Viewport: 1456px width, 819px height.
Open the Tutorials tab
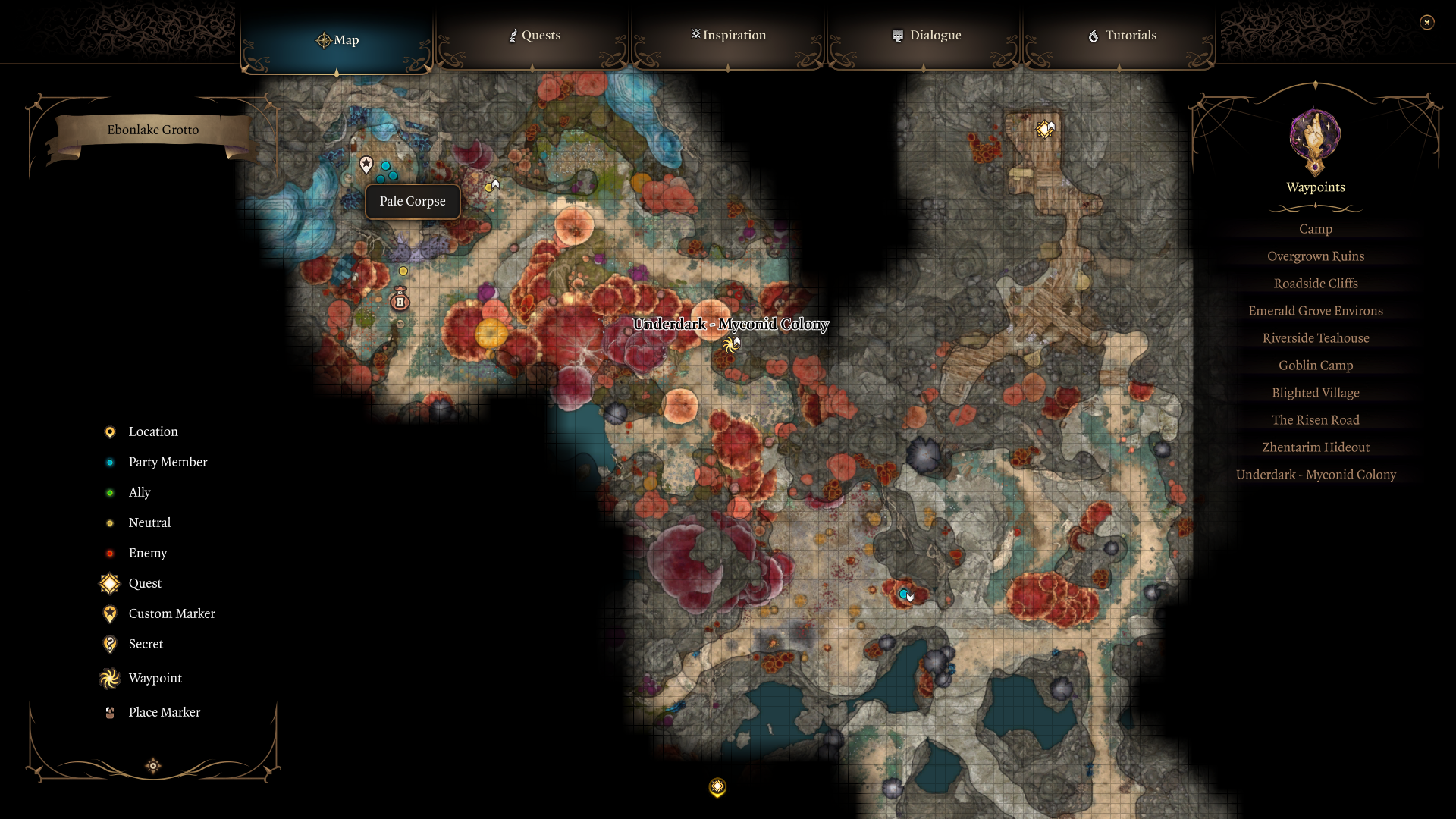[x=1122, y=35]
